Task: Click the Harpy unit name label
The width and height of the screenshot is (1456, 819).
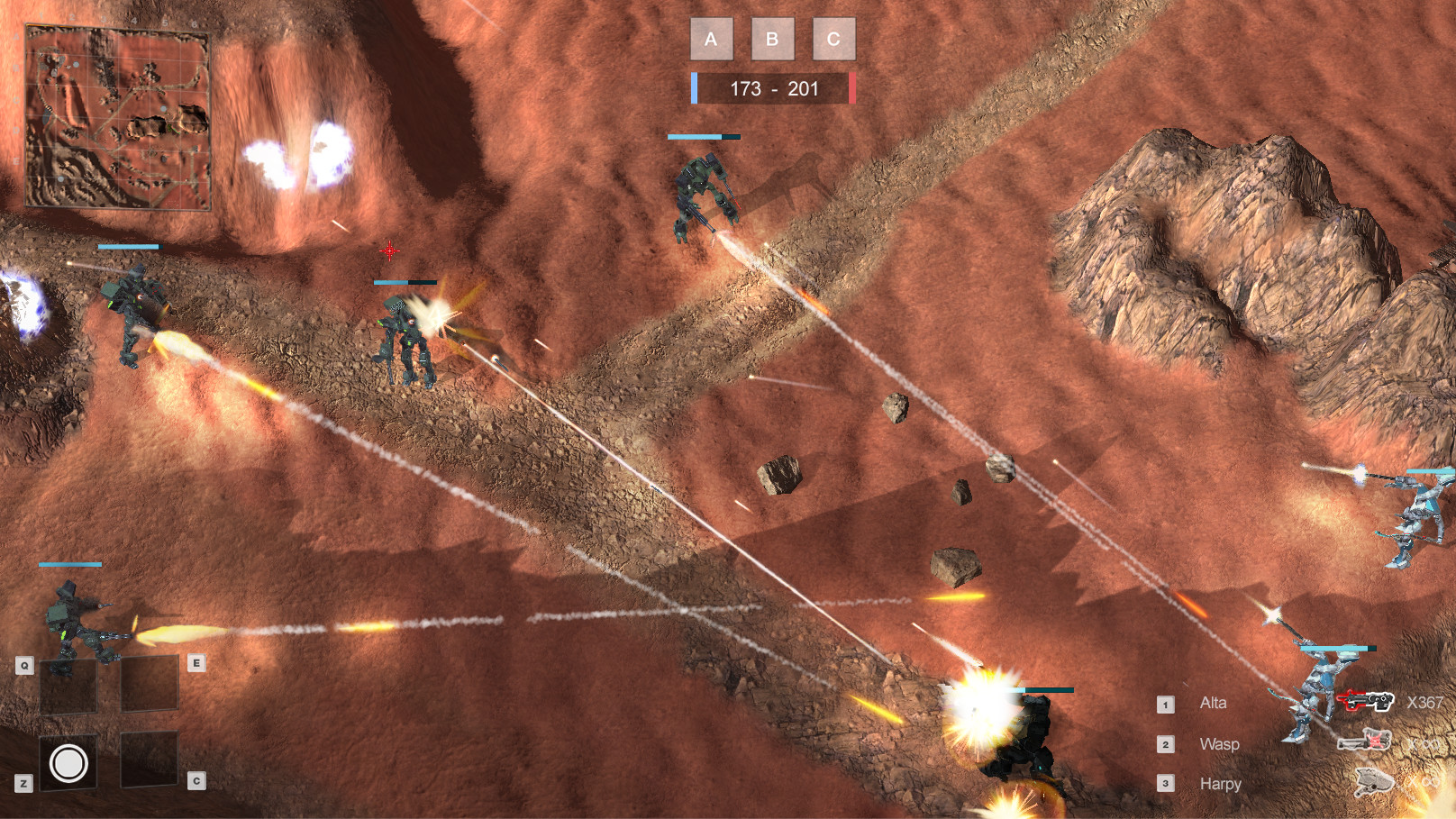Action: [x=1220, y=783]
